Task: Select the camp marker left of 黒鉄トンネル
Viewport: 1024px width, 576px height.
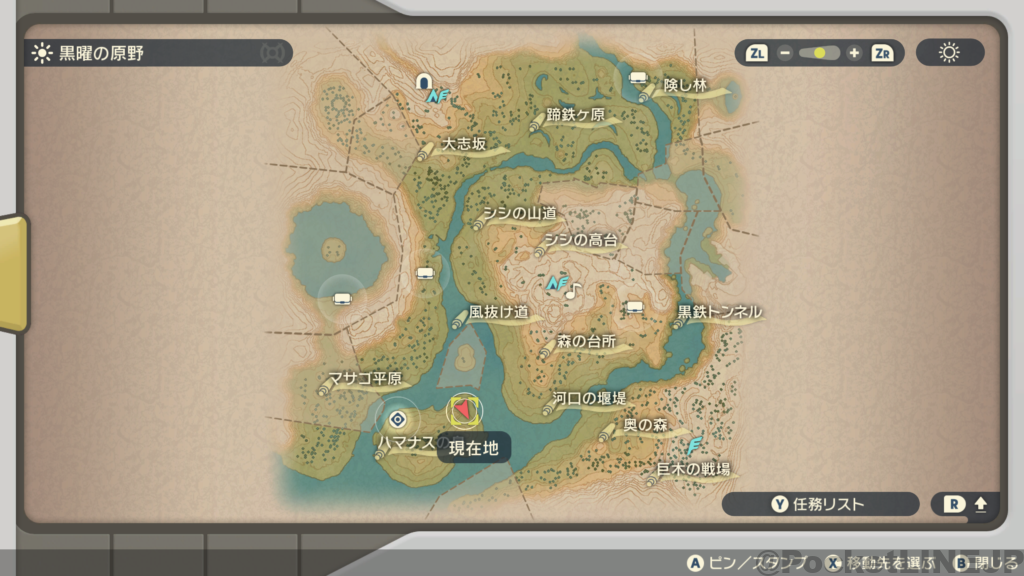Action: (634, 307)
